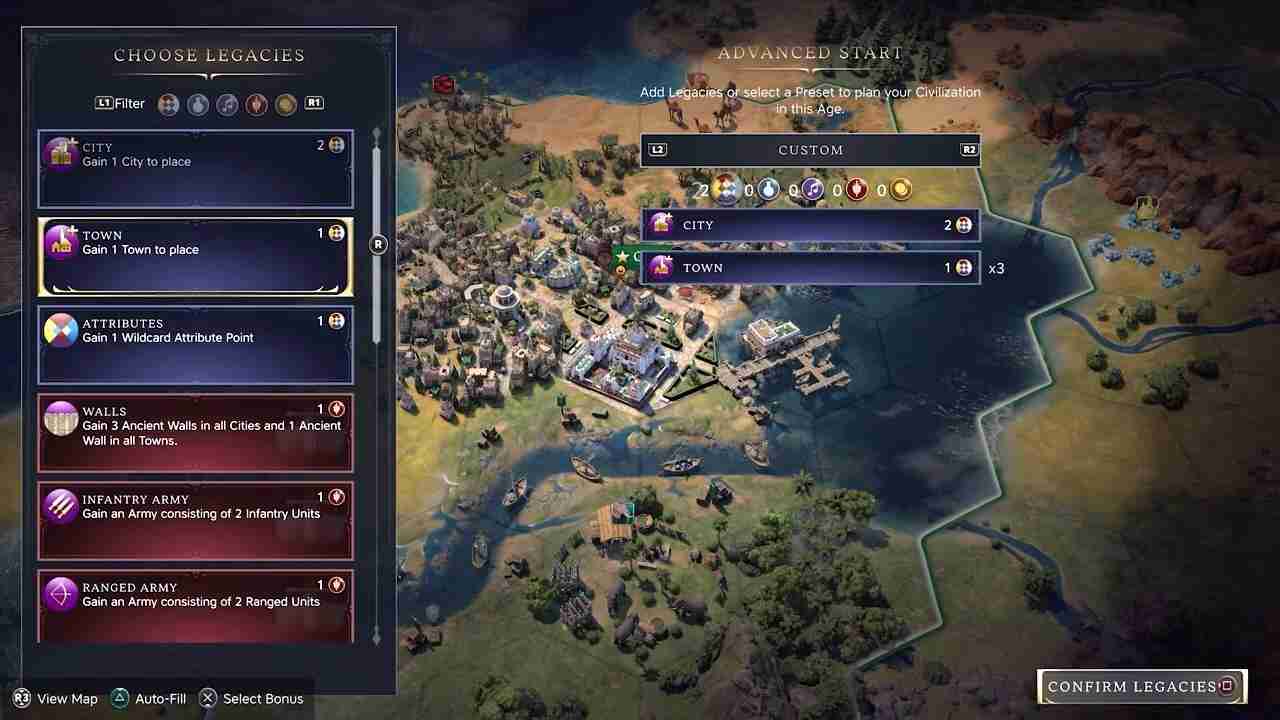Toggle the Walls legacy selection
Screen dimensions: 1280x720
(x=195, y=433)
